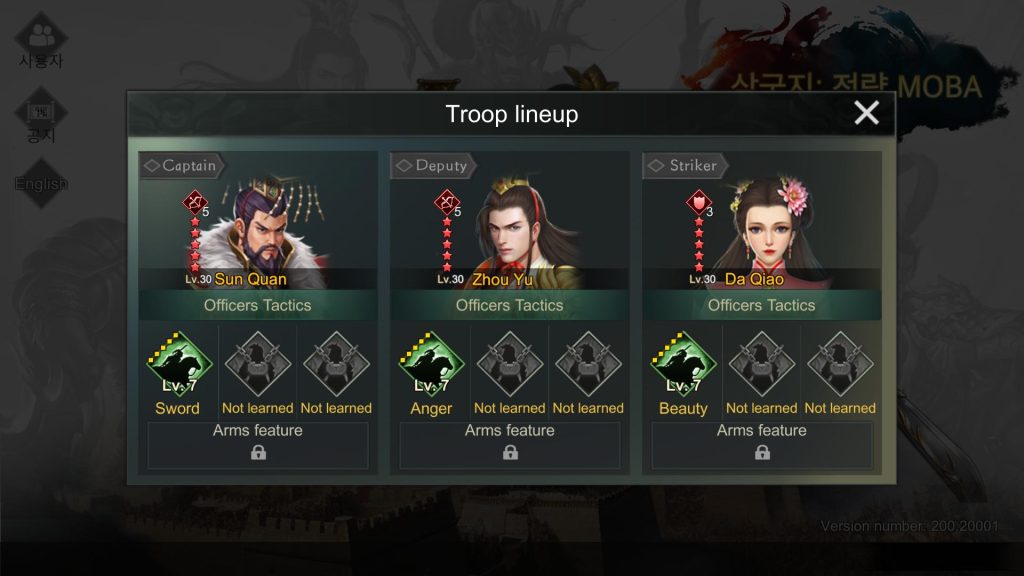Open the 공지 notice panel
This screenshot has height=576, width=1024.
[41, 118]
